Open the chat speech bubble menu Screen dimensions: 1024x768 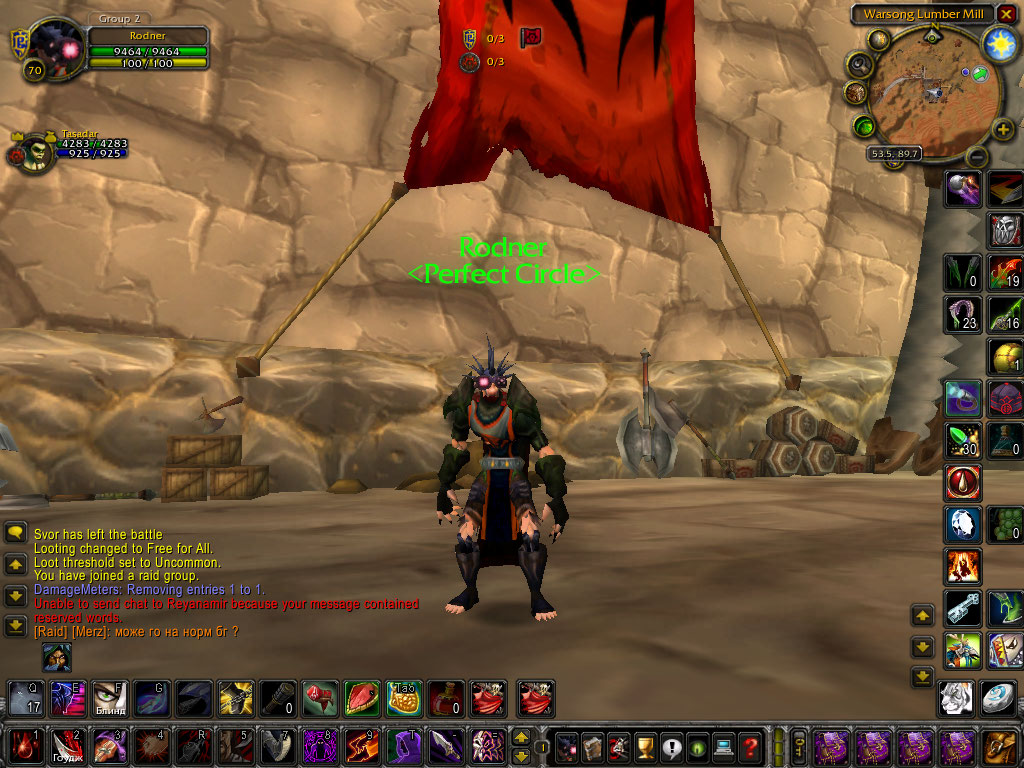(x=15, y=534)
